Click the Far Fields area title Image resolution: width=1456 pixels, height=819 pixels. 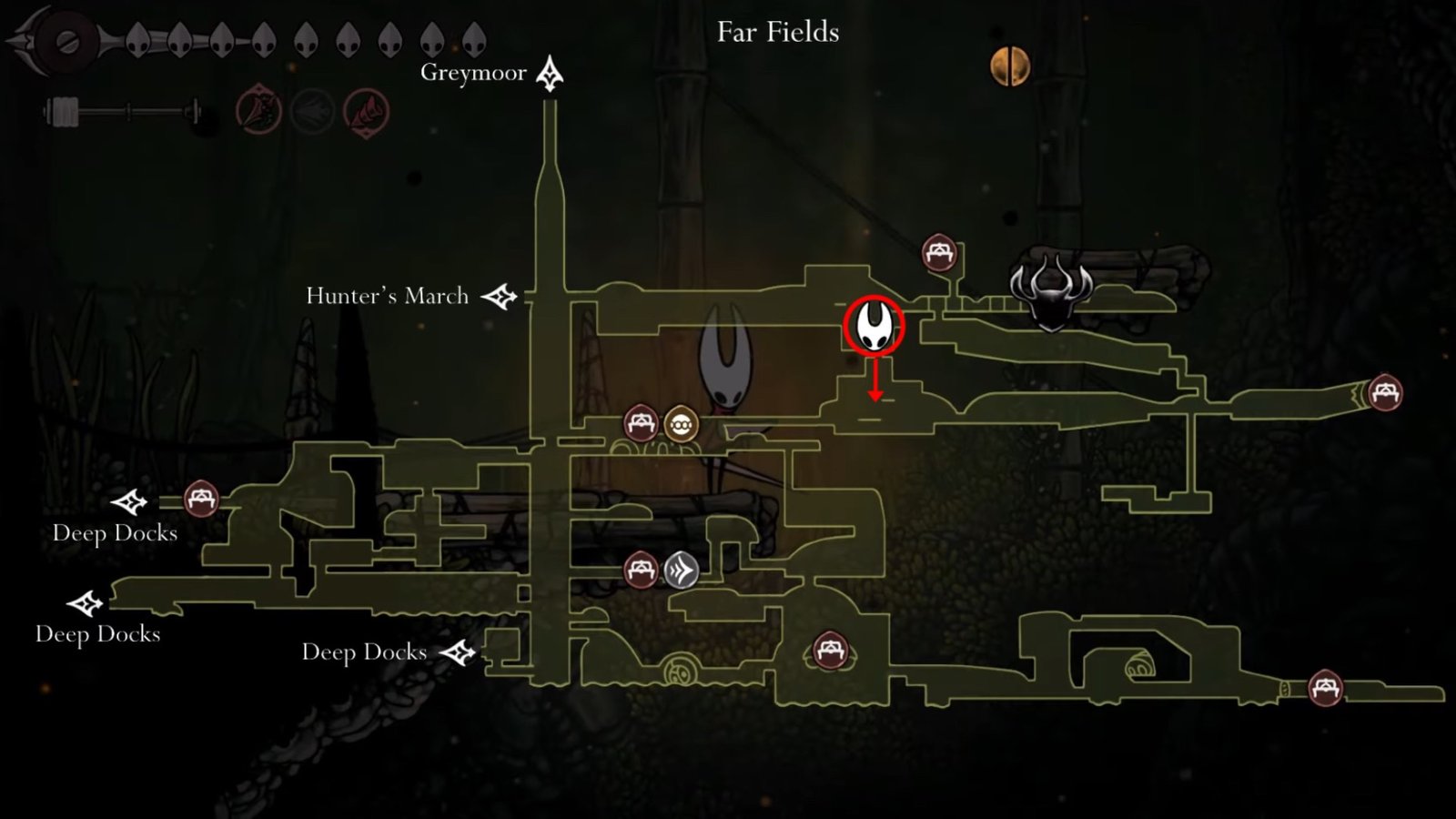[x=777, y=33]
